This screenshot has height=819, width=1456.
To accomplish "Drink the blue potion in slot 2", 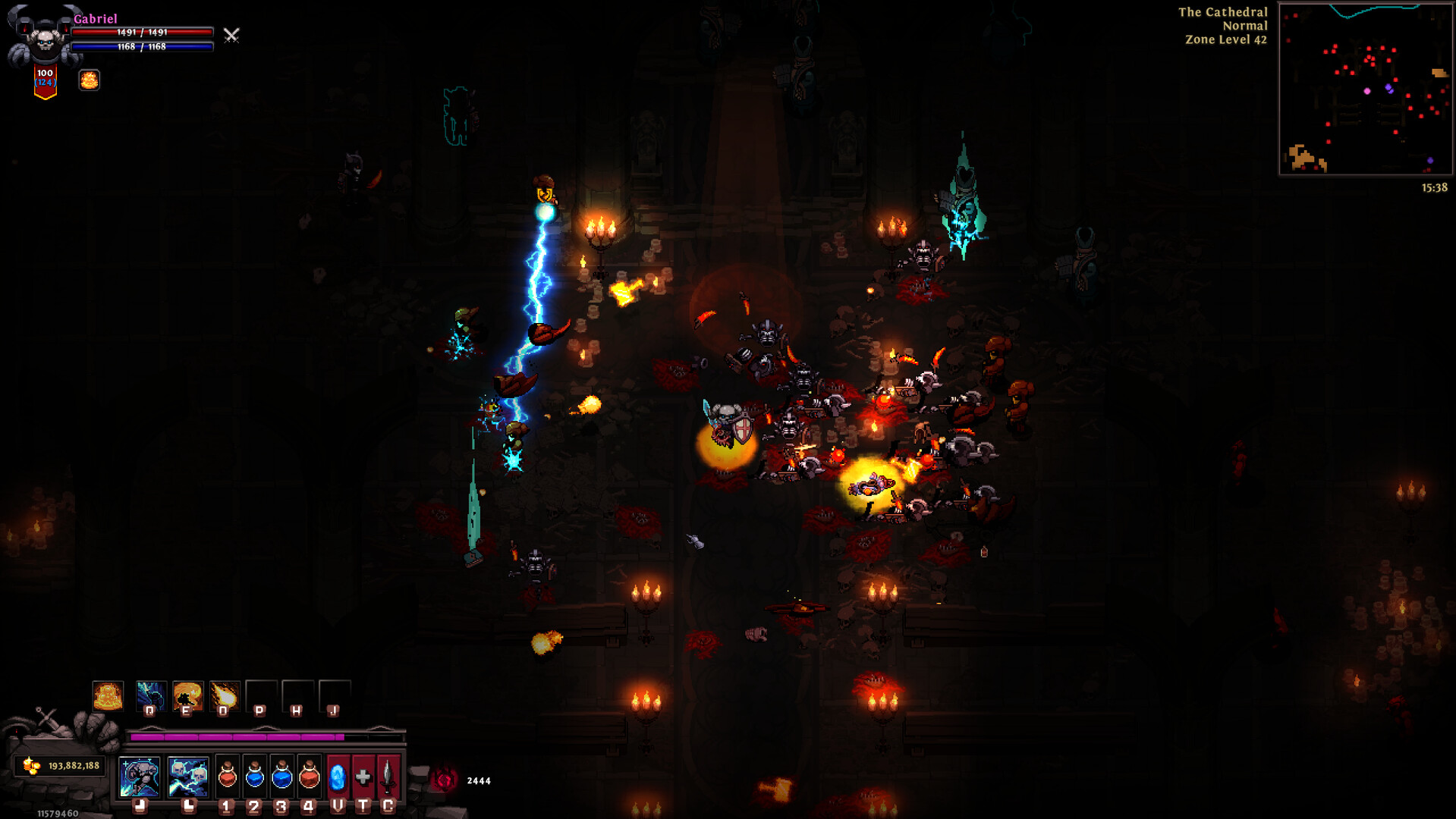I will coord(254,778).
